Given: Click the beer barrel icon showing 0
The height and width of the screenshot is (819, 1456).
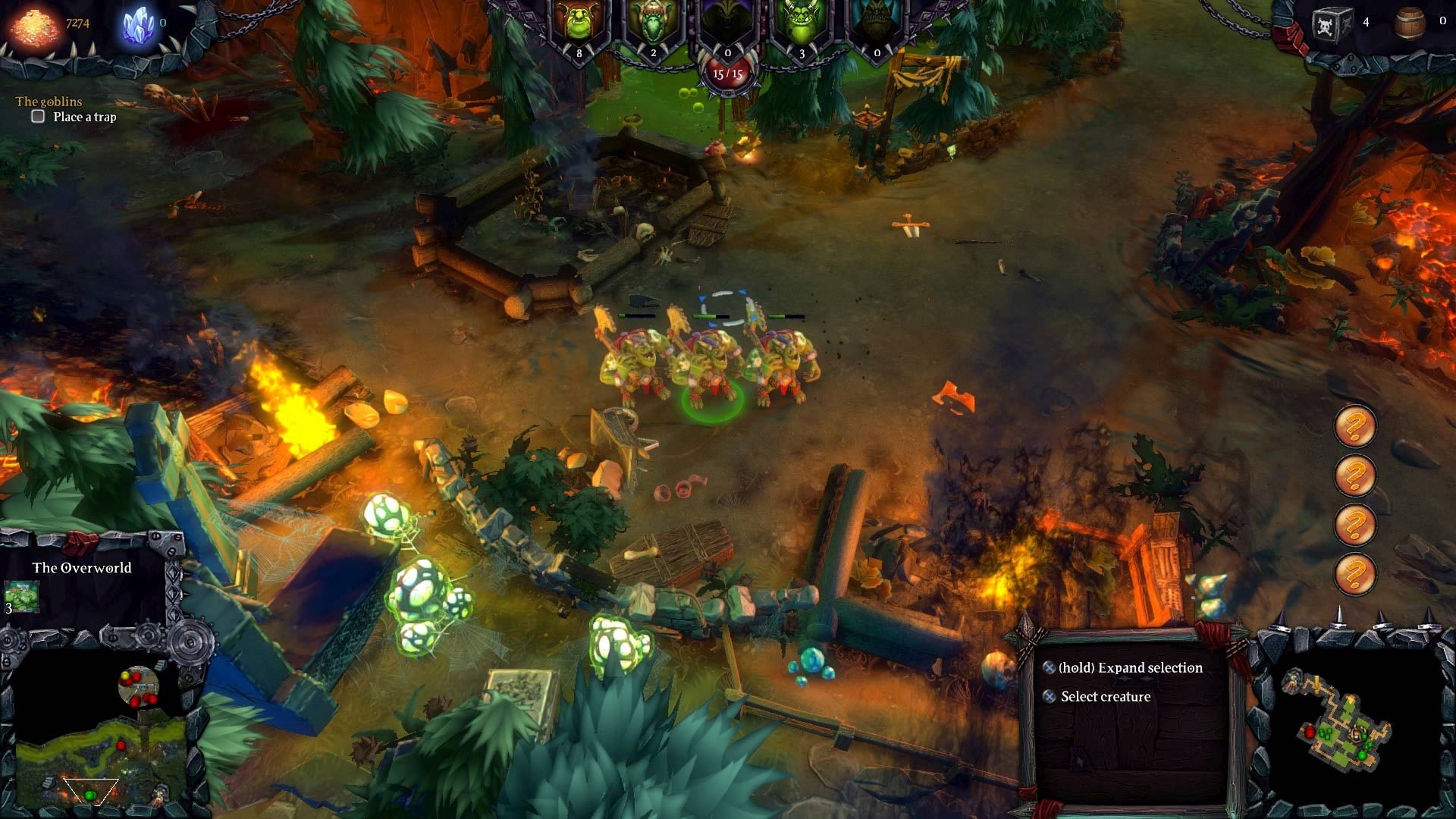Looking at the screenshot, I should [1410, 21].
